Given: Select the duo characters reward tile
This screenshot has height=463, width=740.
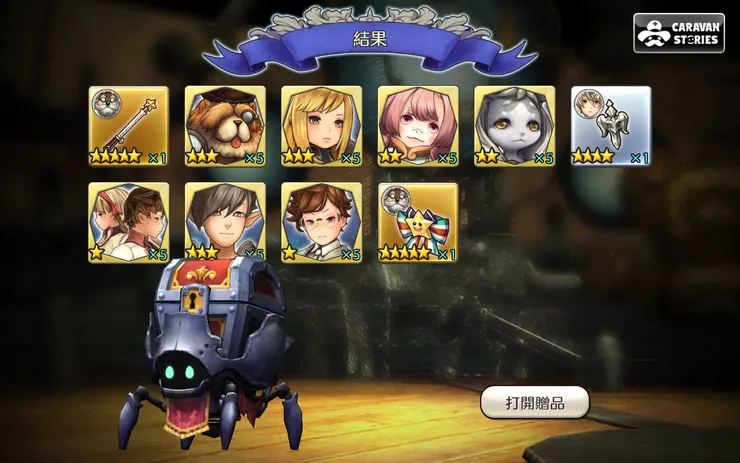Looking at the screenshot, I should click(128, 222).
